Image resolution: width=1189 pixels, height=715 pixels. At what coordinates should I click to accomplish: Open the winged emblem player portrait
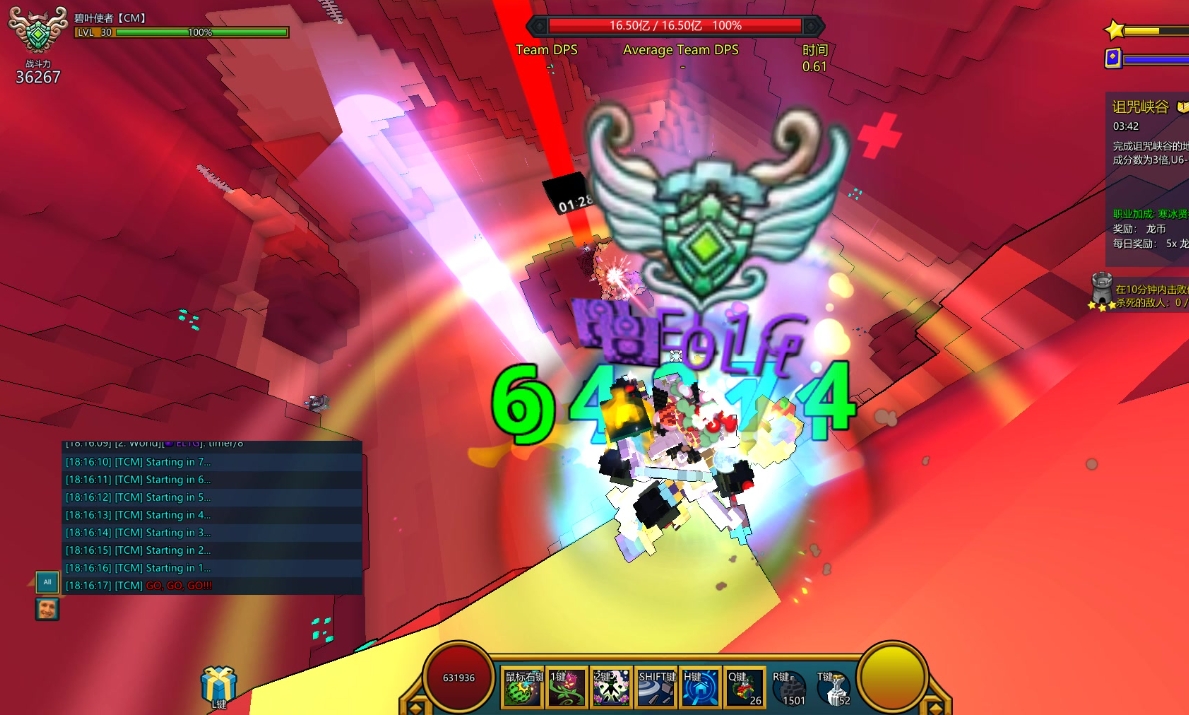(x=38, y=31)
